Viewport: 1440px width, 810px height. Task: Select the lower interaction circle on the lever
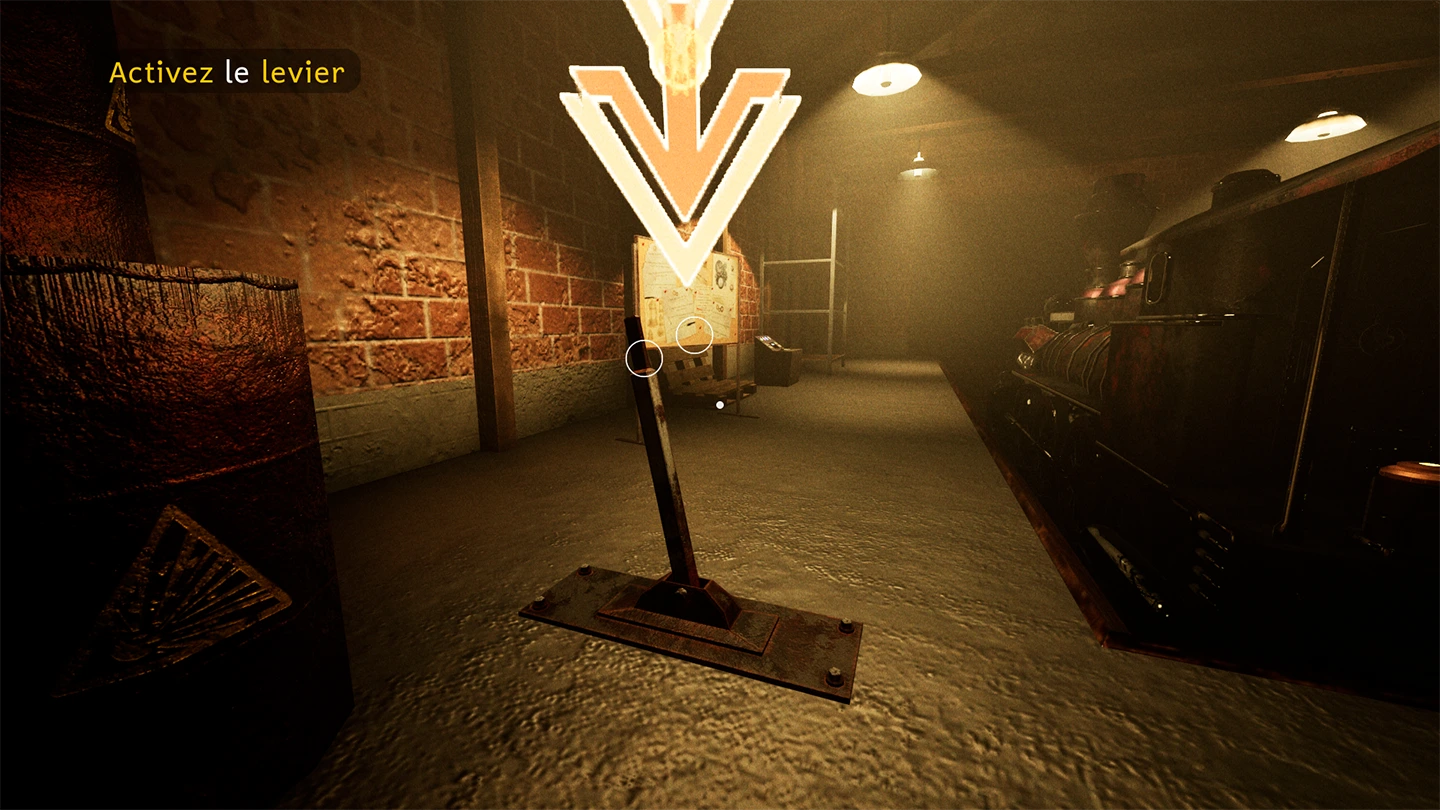coord(645,359)
